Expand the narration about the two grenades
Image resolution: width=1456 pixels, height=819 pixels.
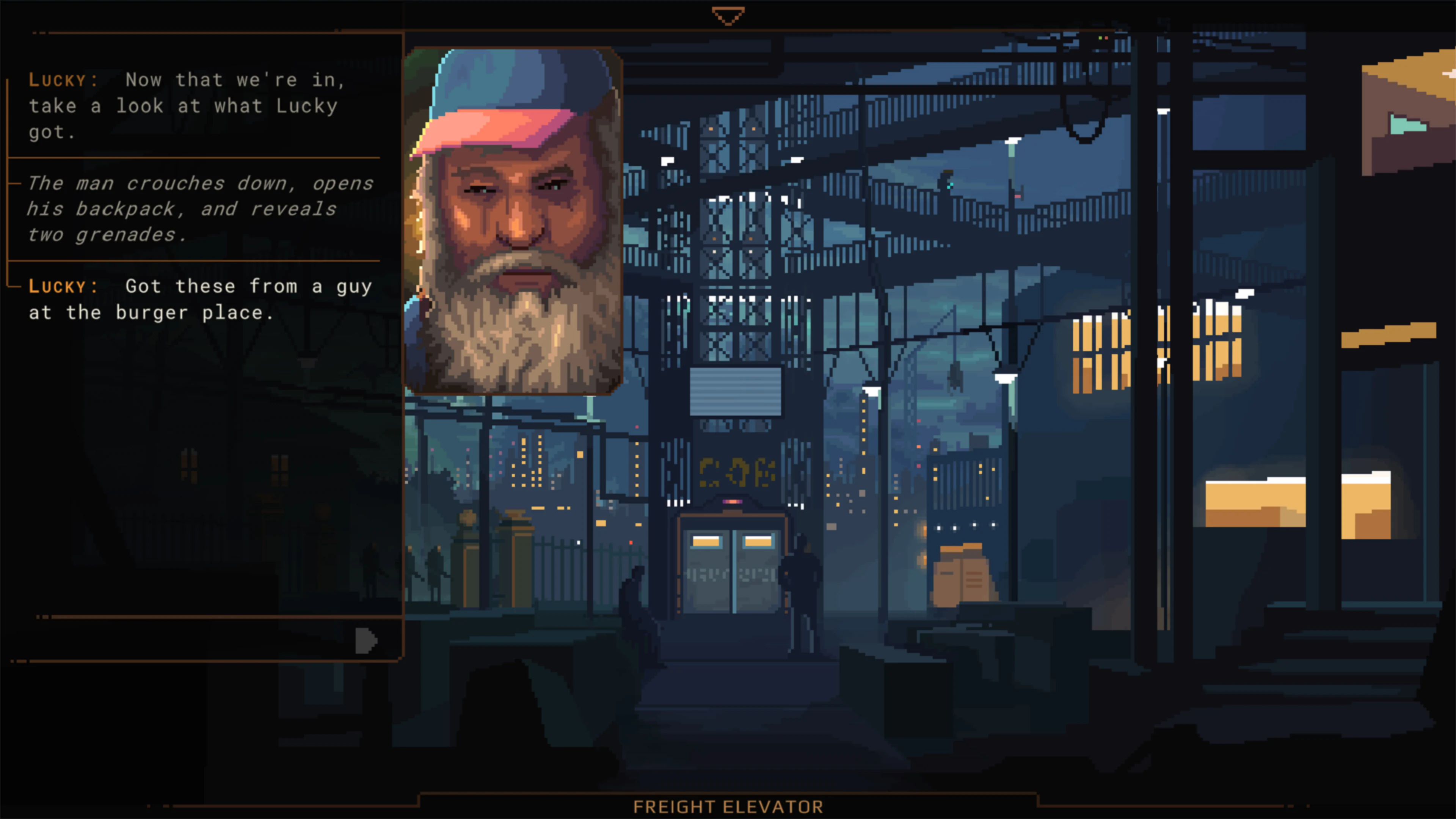coord(198,209)
